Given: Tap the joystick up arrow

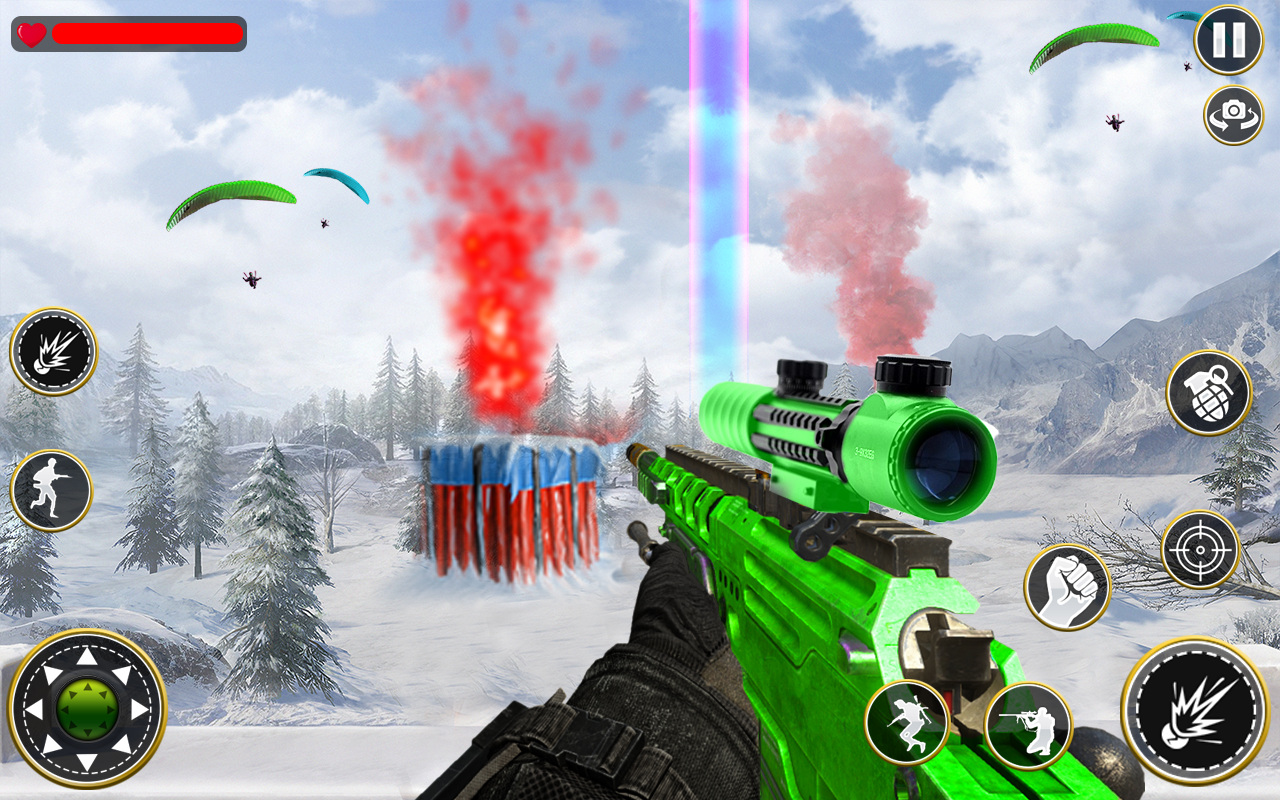Looking at the screenshot, I should [x=85, y=656].
